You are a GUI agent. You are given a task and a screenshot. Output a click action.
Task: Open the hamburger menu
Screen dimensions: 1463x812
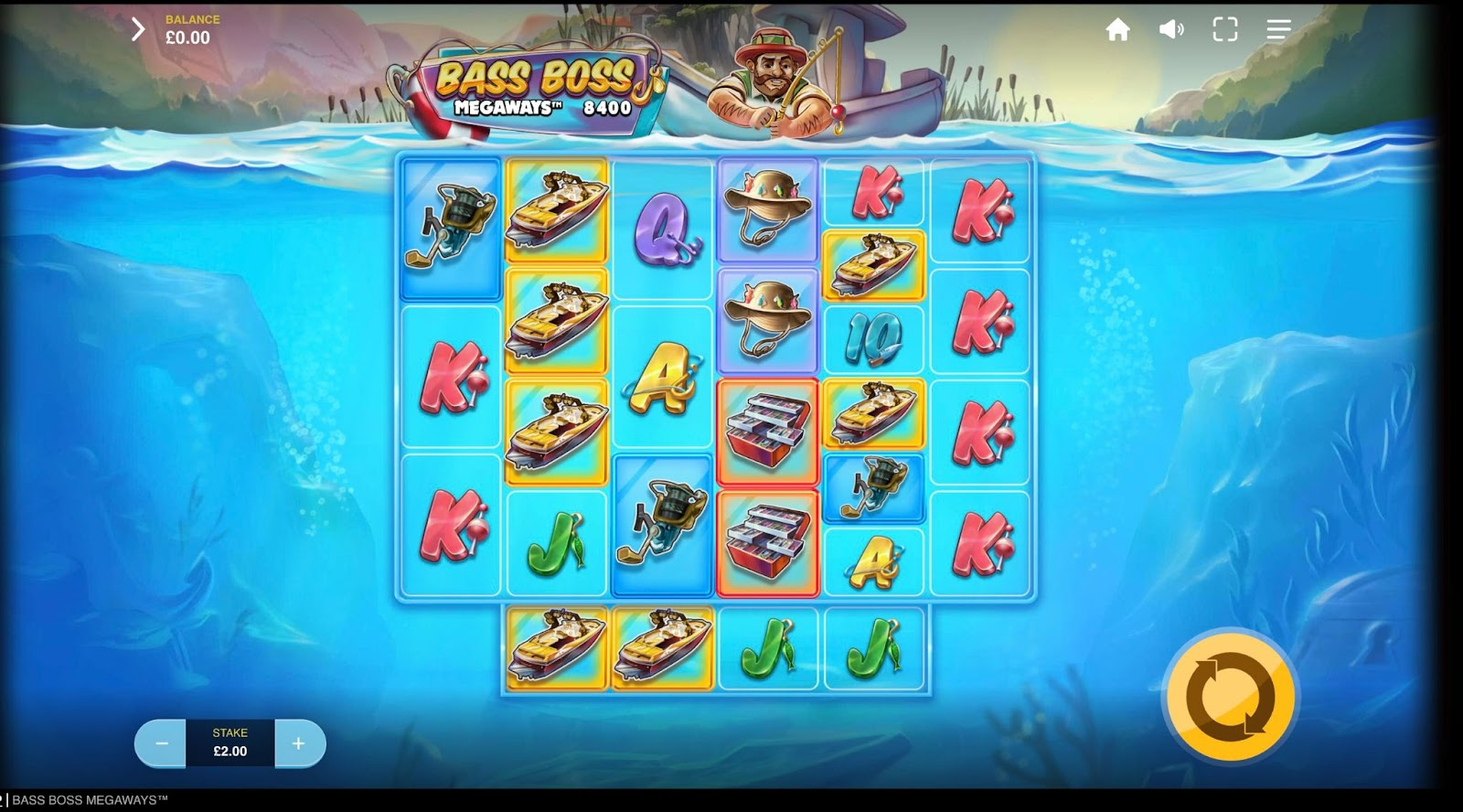coord(1278,30)
